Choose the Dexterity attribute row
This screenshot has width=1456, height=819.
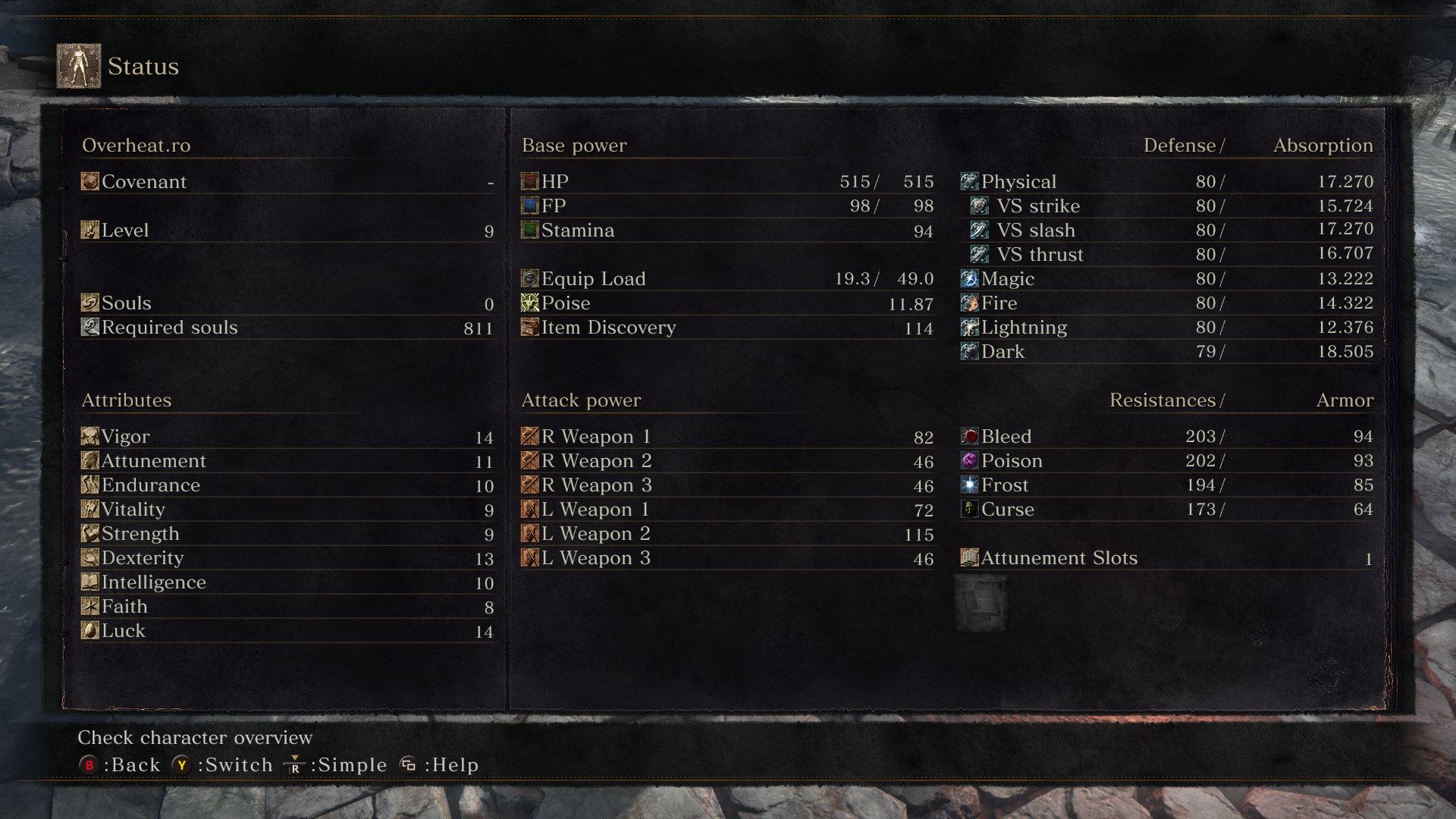(287, 558)
